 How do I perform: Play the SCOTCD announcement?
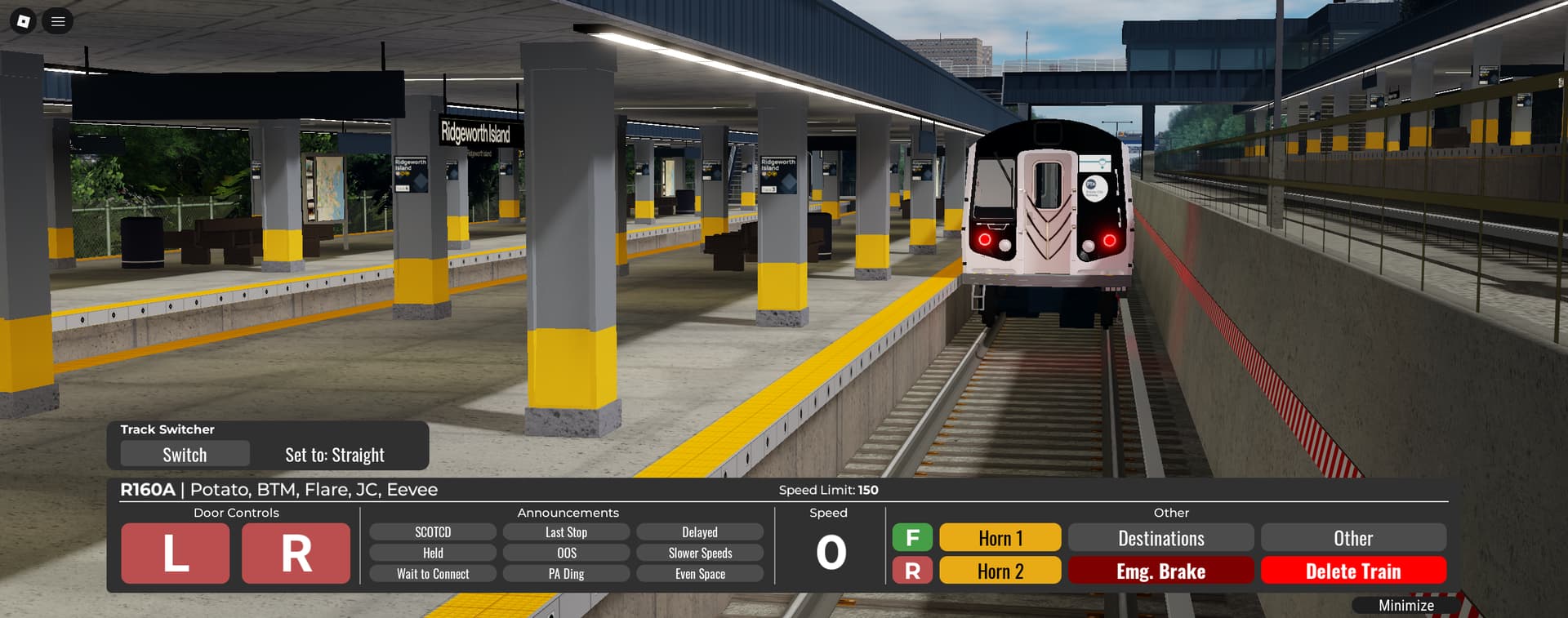(x=433, y=532)
